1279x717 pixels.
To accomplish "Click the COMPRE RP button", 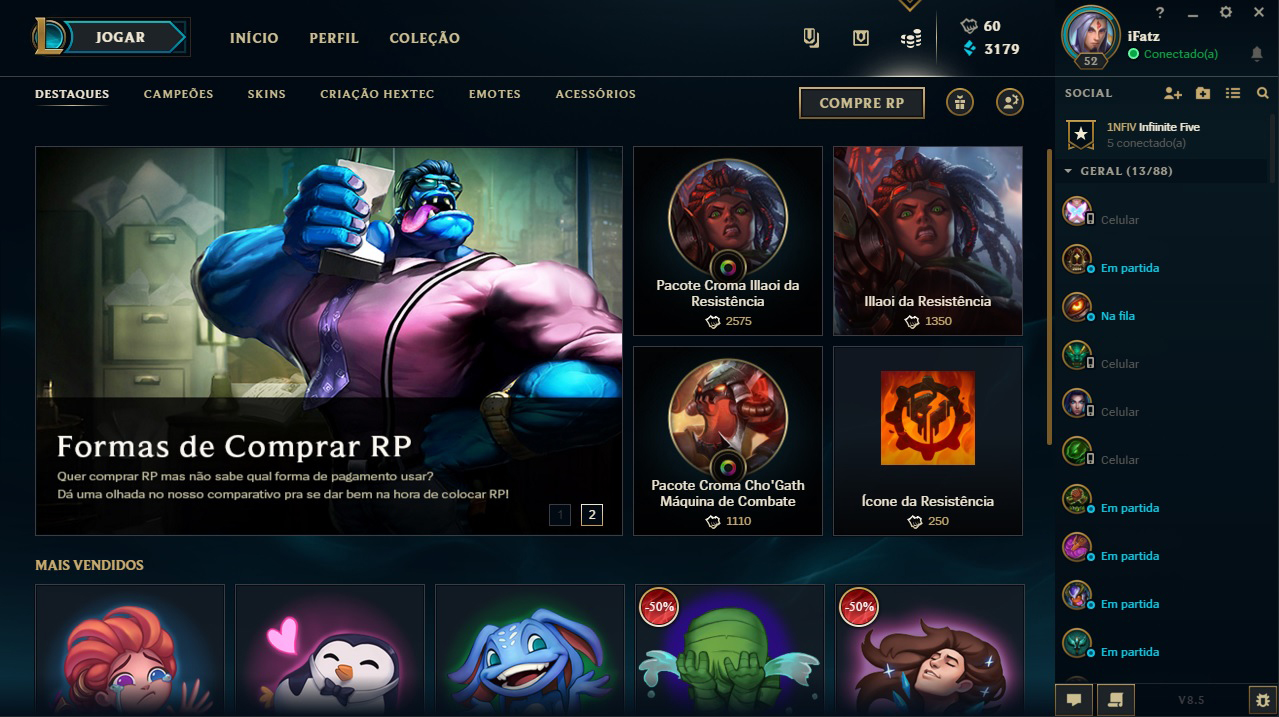I will pyautogui.click(x=861, y=103).
